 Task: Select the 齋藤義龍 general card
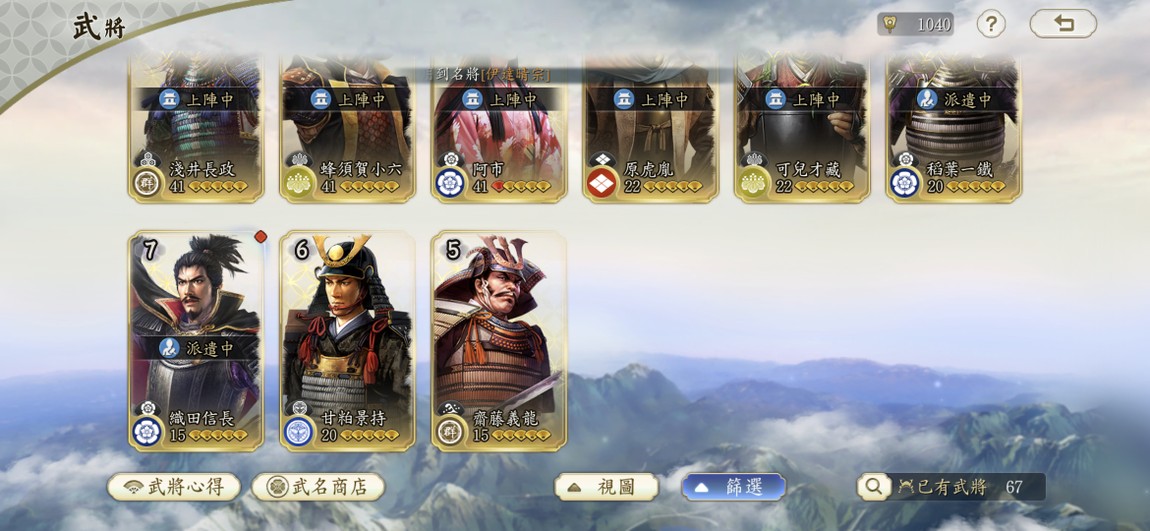pos(499,340)
